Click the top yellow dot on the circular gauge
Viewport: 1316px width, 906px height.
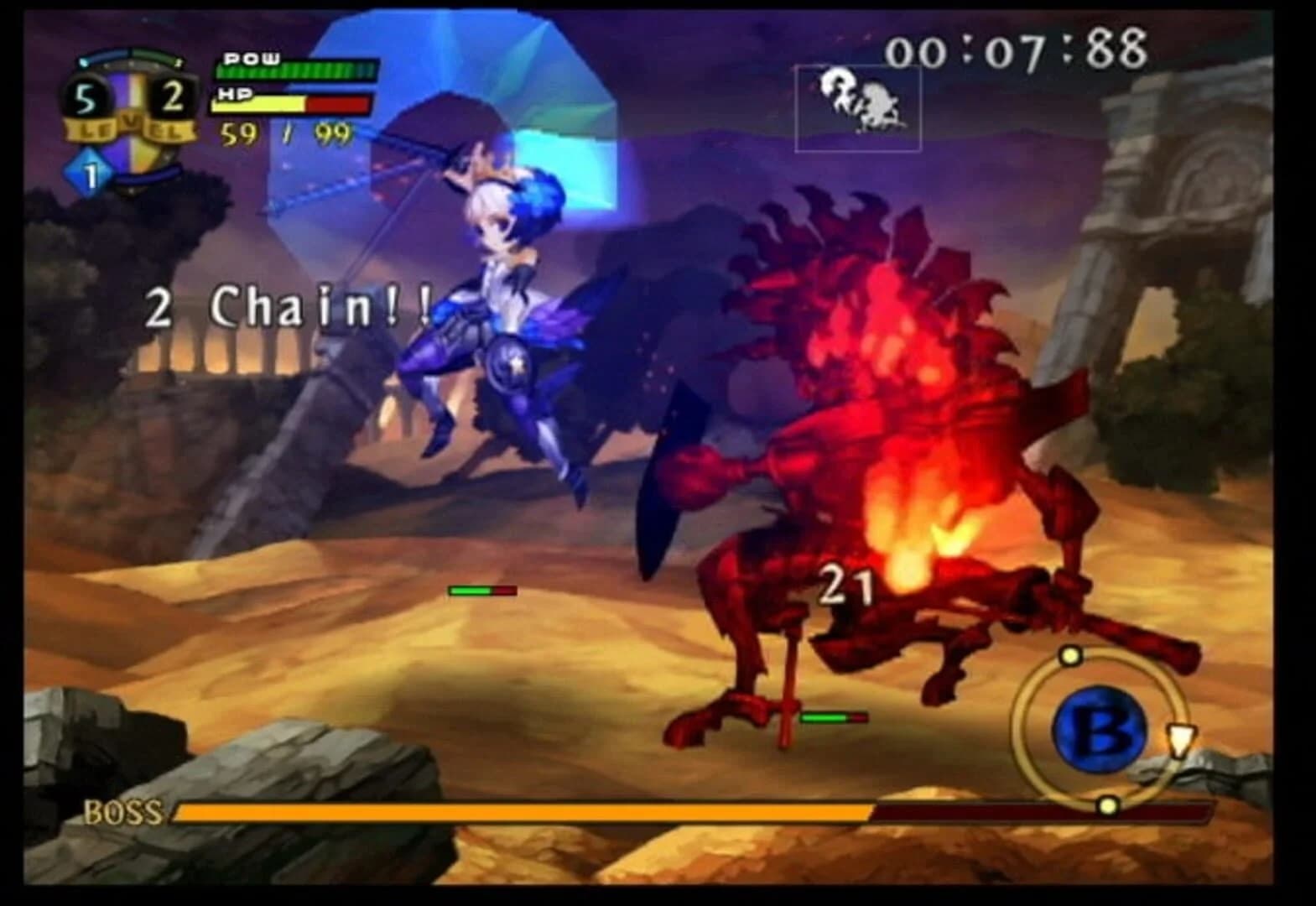[1072, 657]
